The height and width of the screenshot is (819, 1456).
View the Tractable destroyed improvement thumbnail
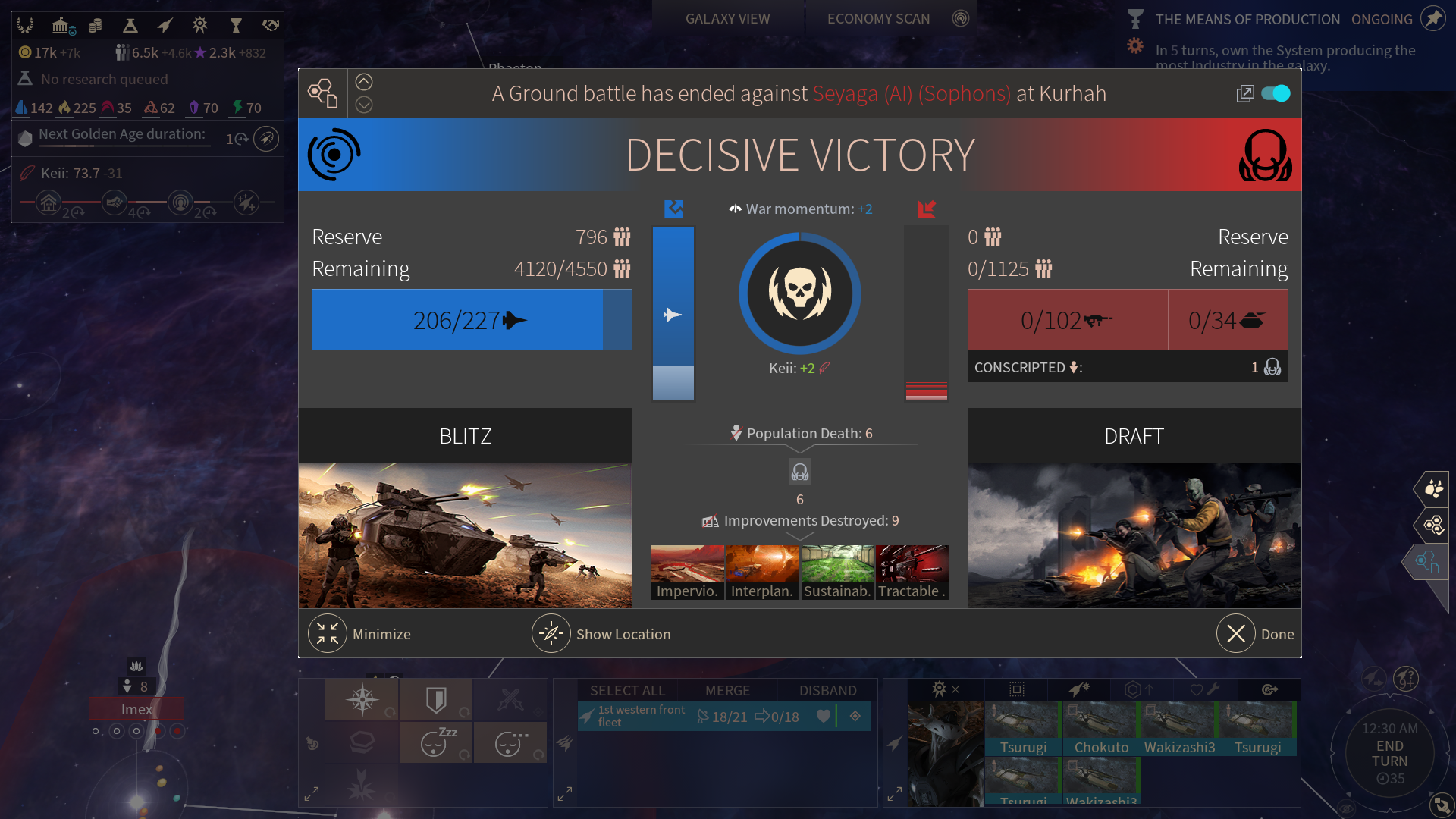pos(912,573)
